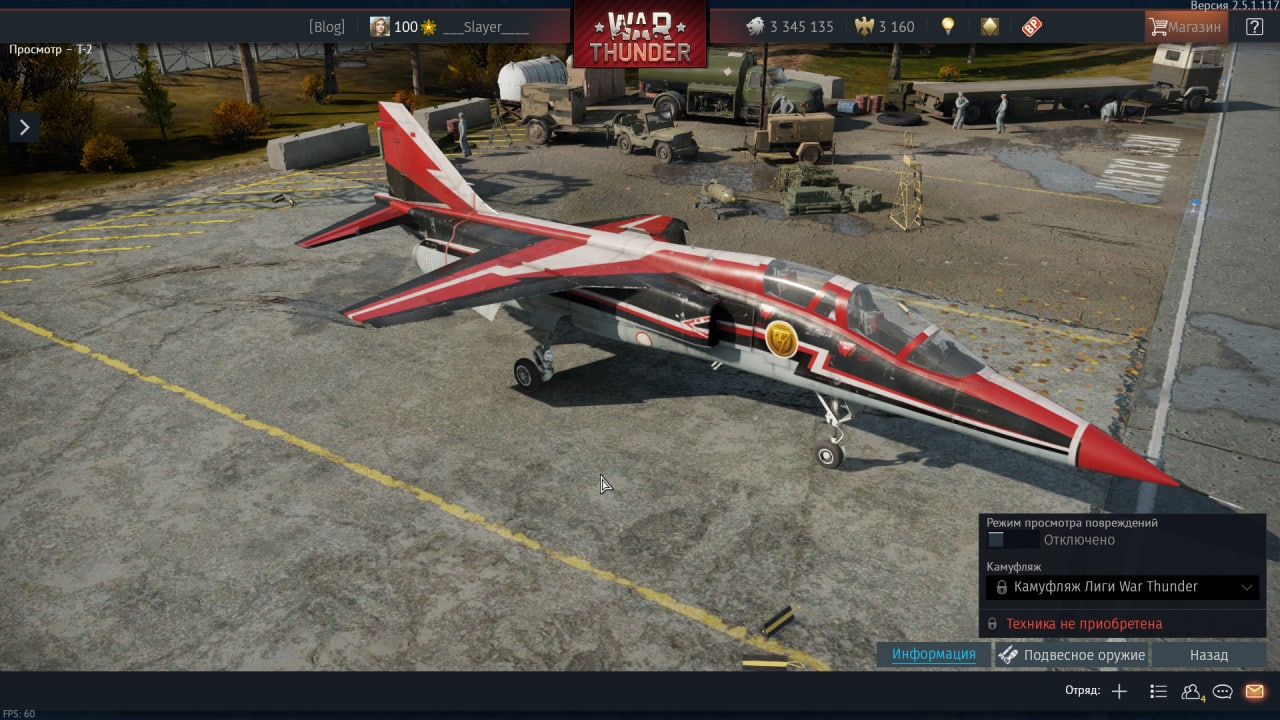Click the Golden Eagles balance
Viewport: 1280px width, 720px height.
coord(885,27)
